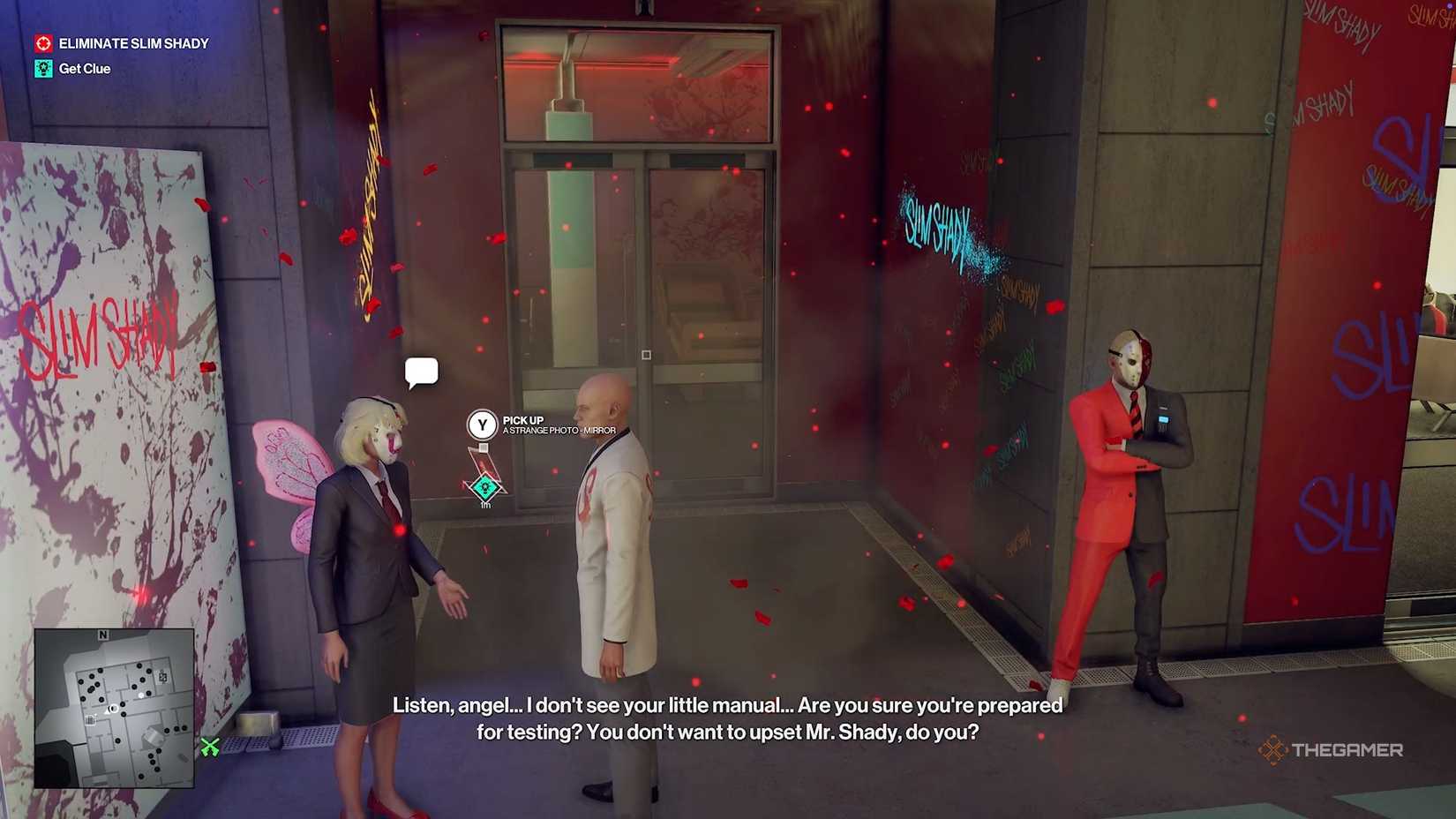
Task: Toggle the white door interaction square marker
Action: [x=645, y=353]
